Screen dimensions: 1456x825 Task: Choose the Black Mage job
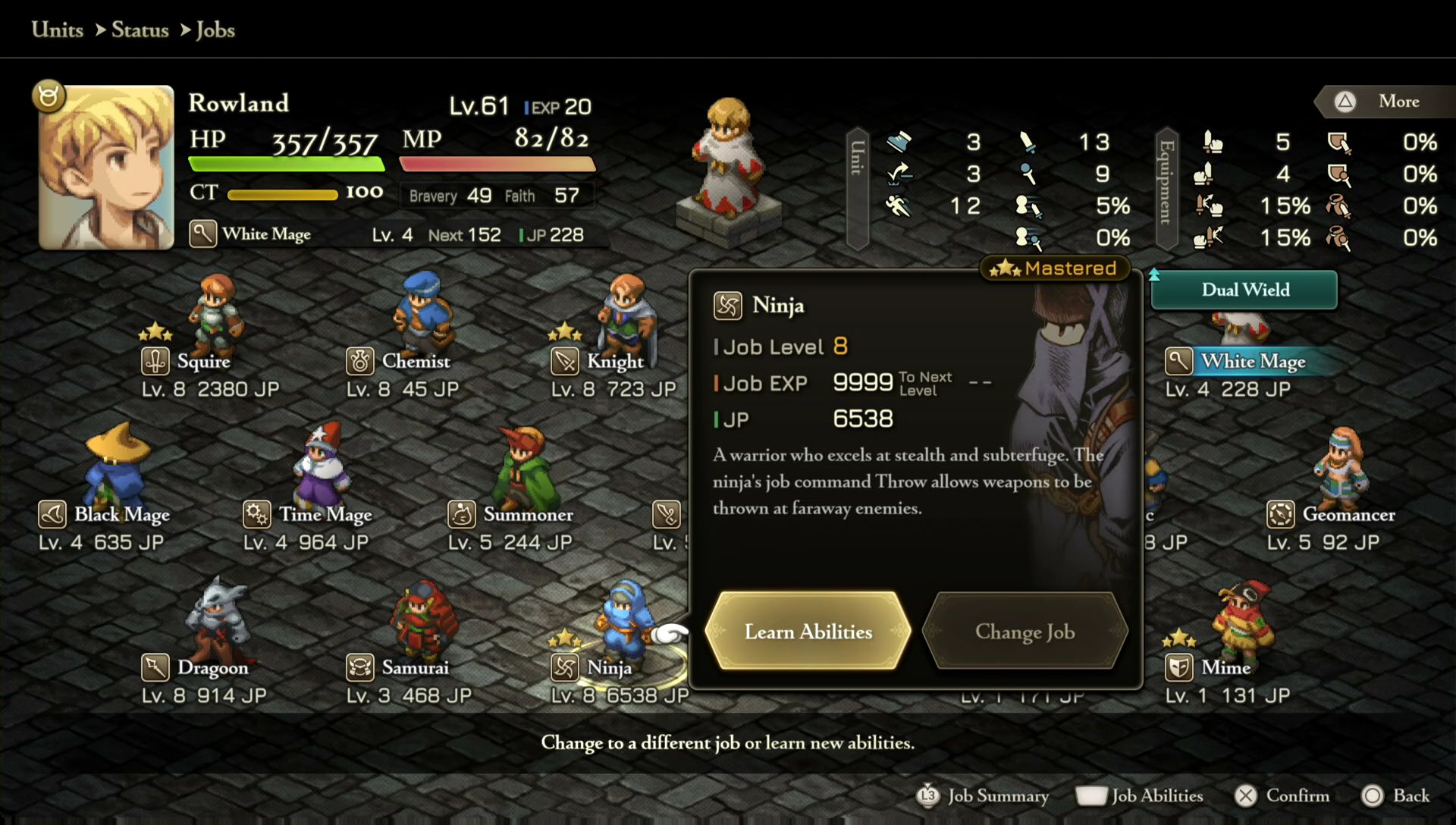[121, 515]
